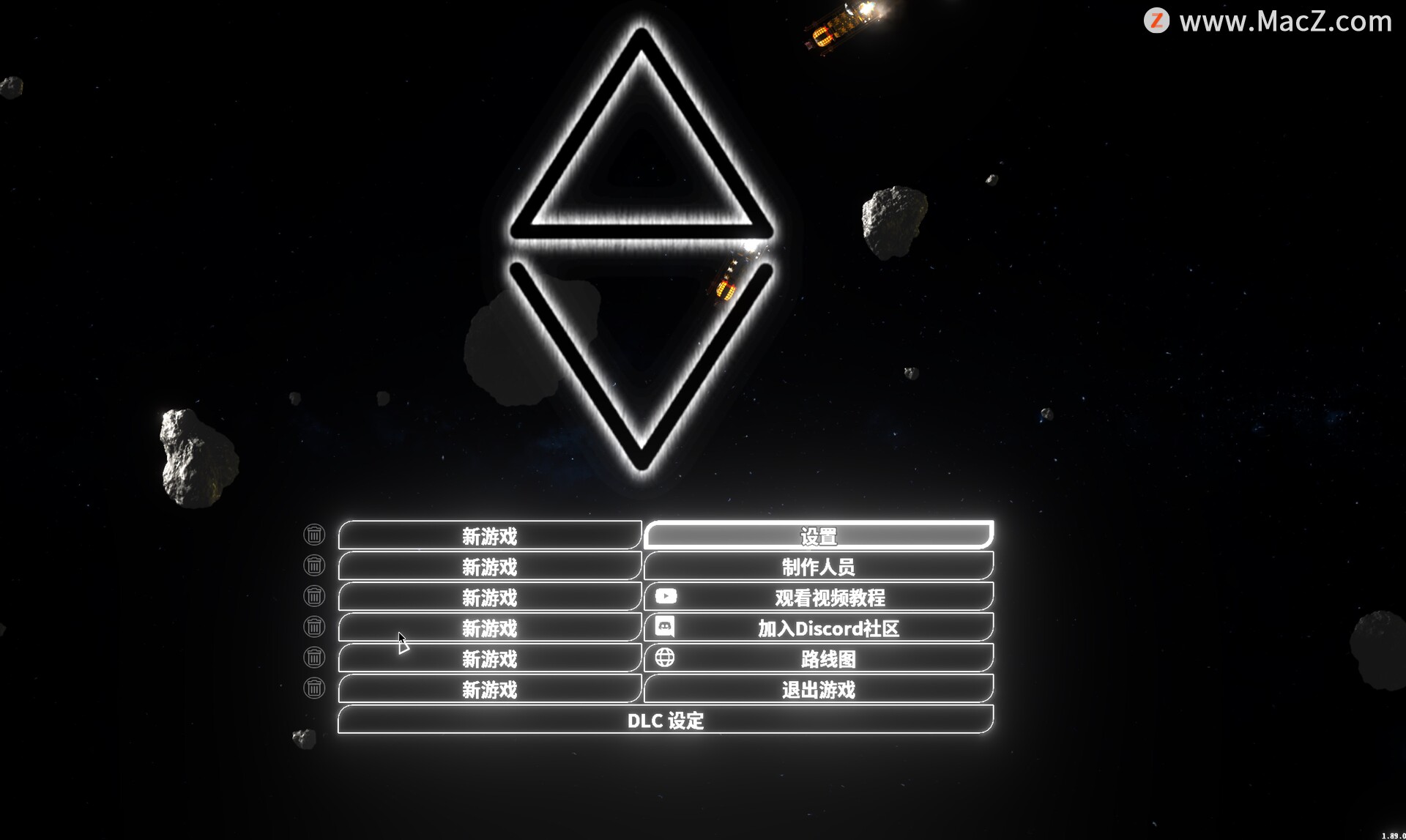Show the 制作人员 credits
The width and height of the screenshot is (1406, 840).
click(818, 566)
